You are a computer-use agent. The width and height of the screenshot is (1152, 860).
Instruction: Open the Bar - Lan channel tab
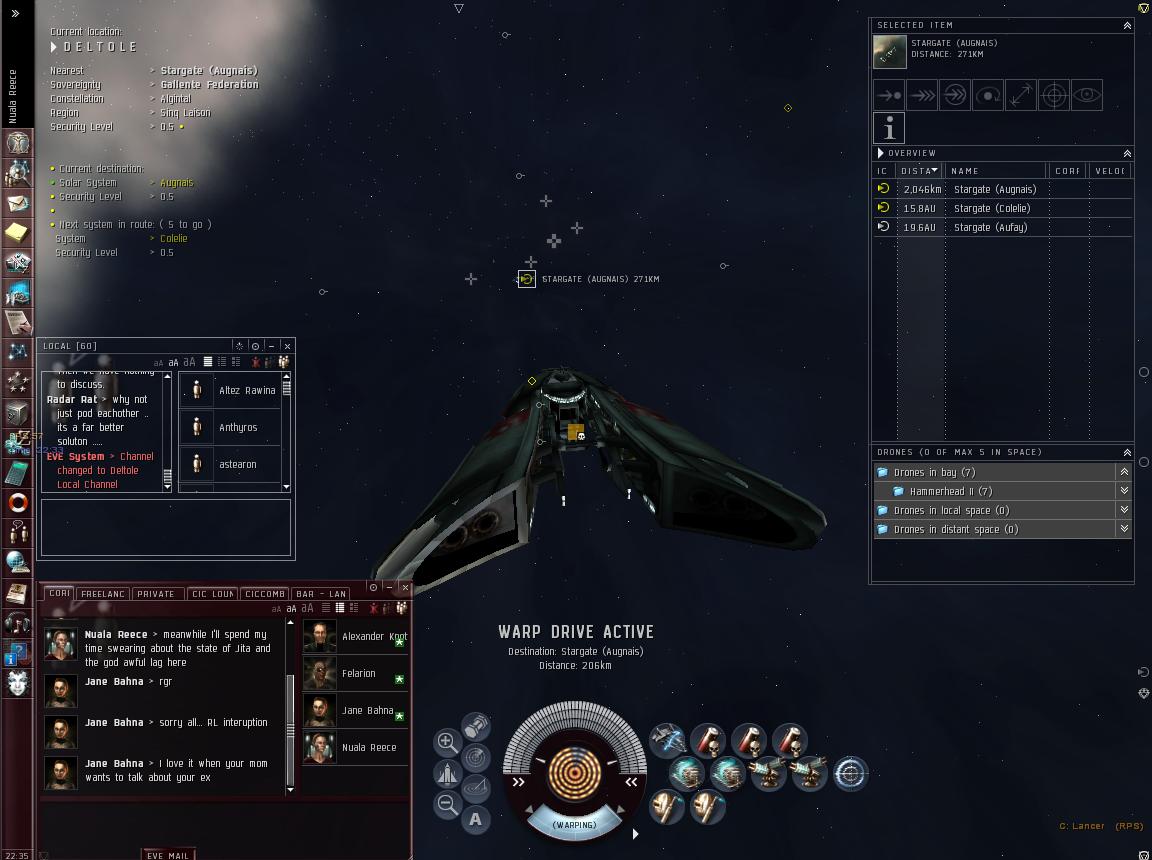(x=322, y=594)
